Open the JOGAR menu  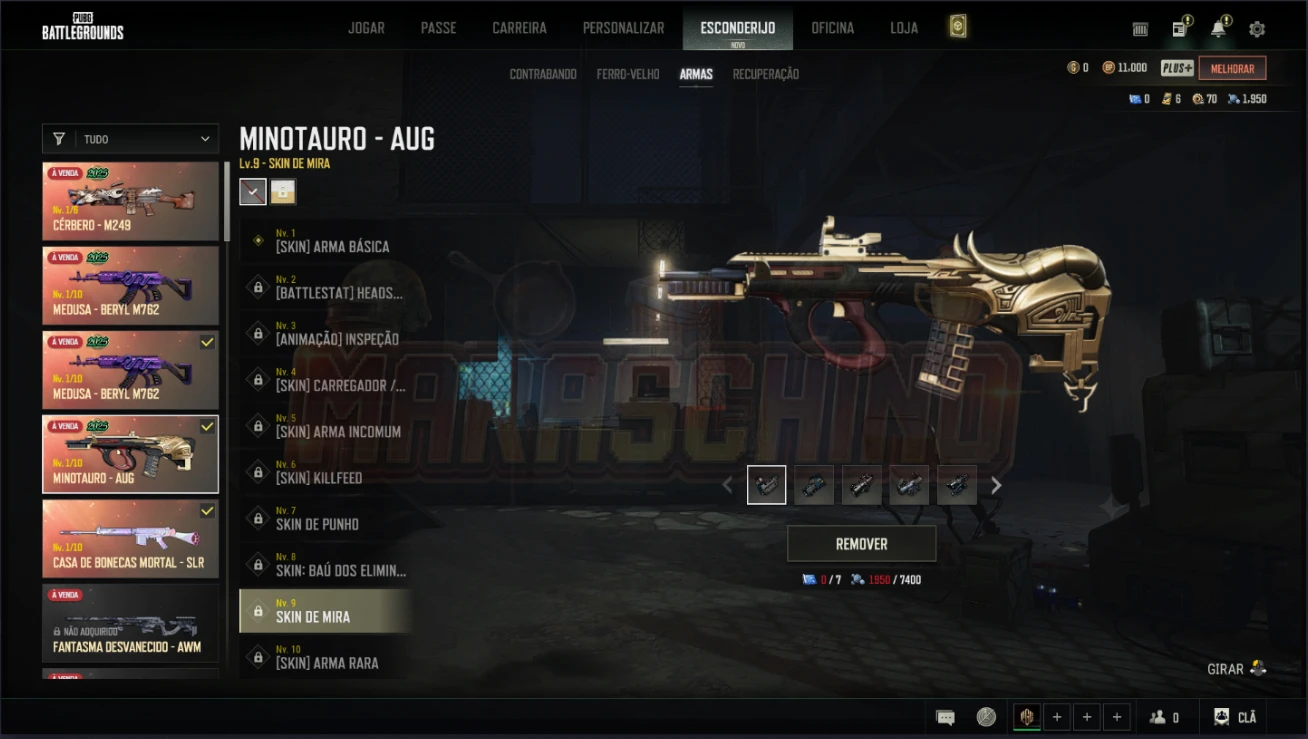(366, 28)
